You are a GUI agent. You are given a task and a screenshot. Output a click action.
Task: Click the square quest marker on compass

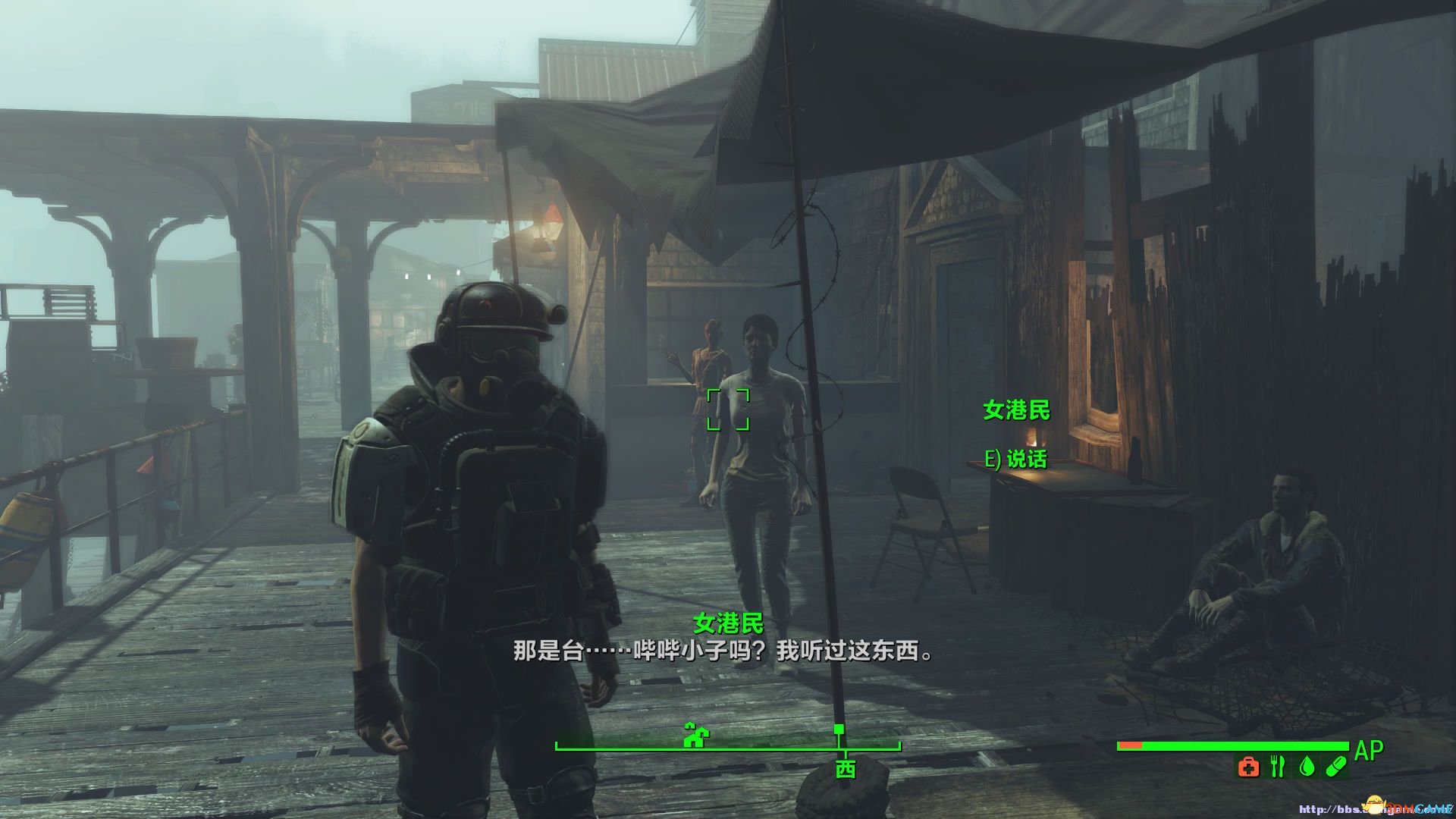[839, 730]
